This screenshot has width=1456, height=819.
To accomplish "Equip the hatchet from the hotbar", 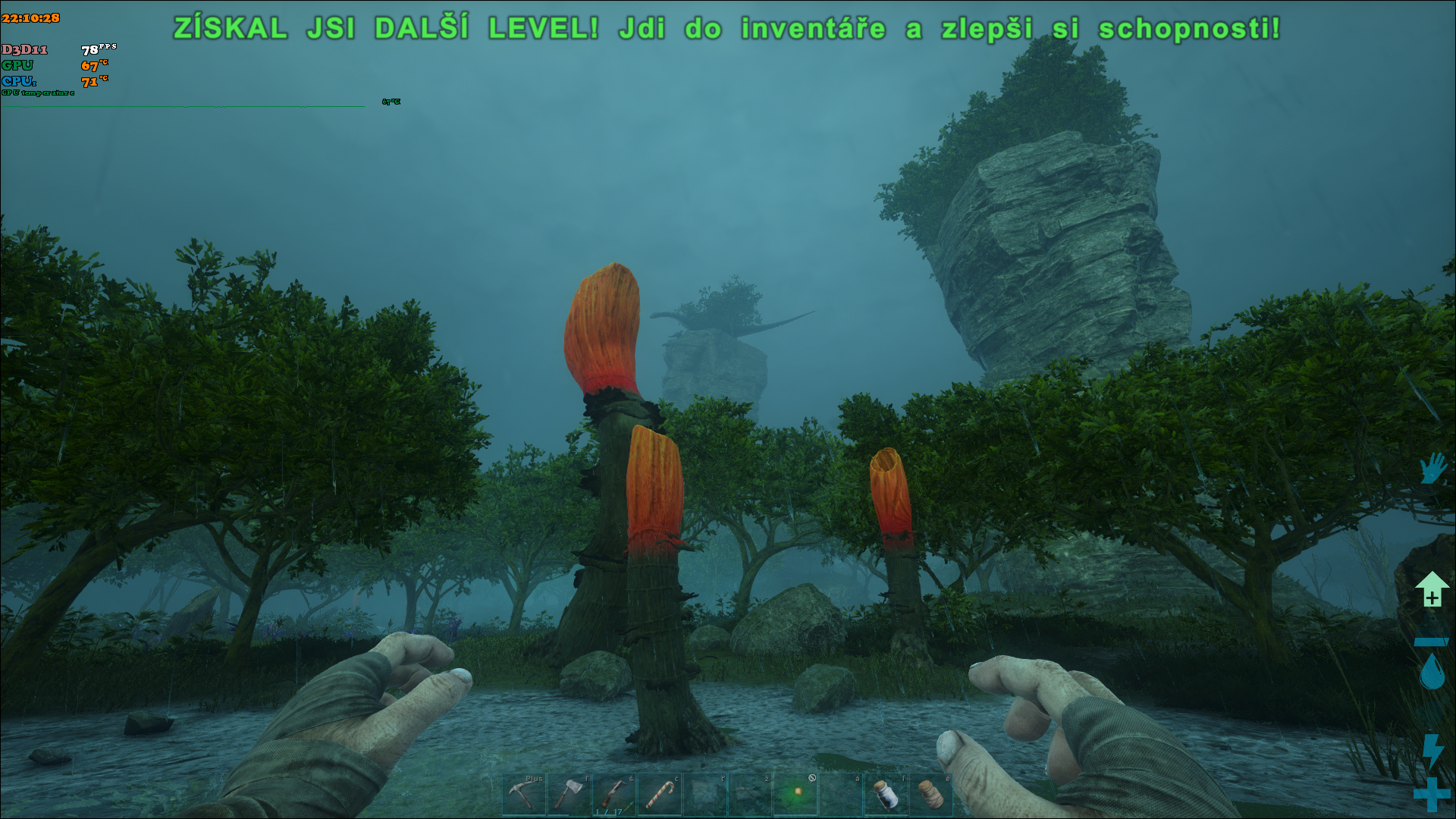I will pyautogui.click(x=569, y=794).
